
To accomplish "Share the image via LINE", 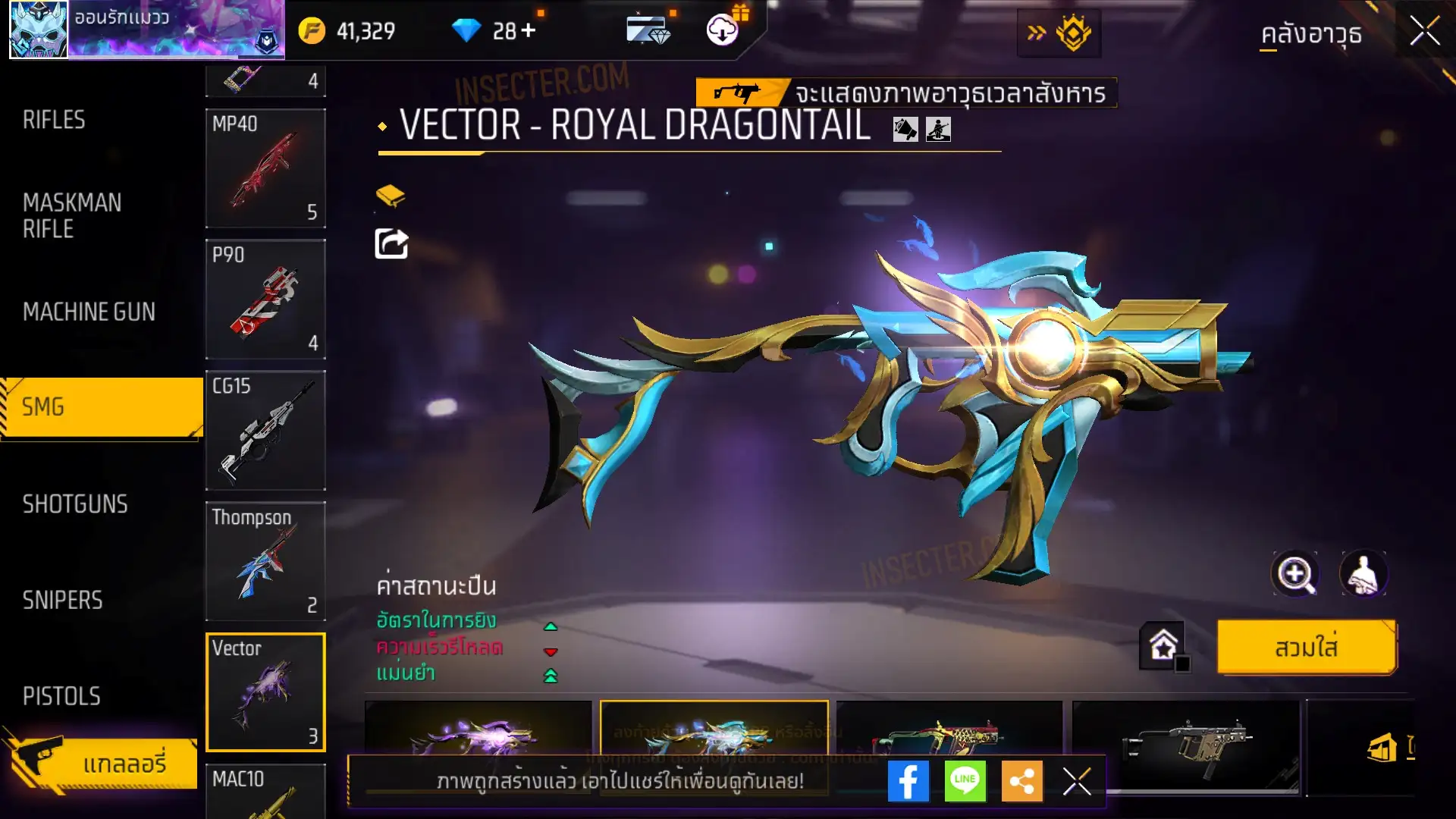I will (965, 781).
